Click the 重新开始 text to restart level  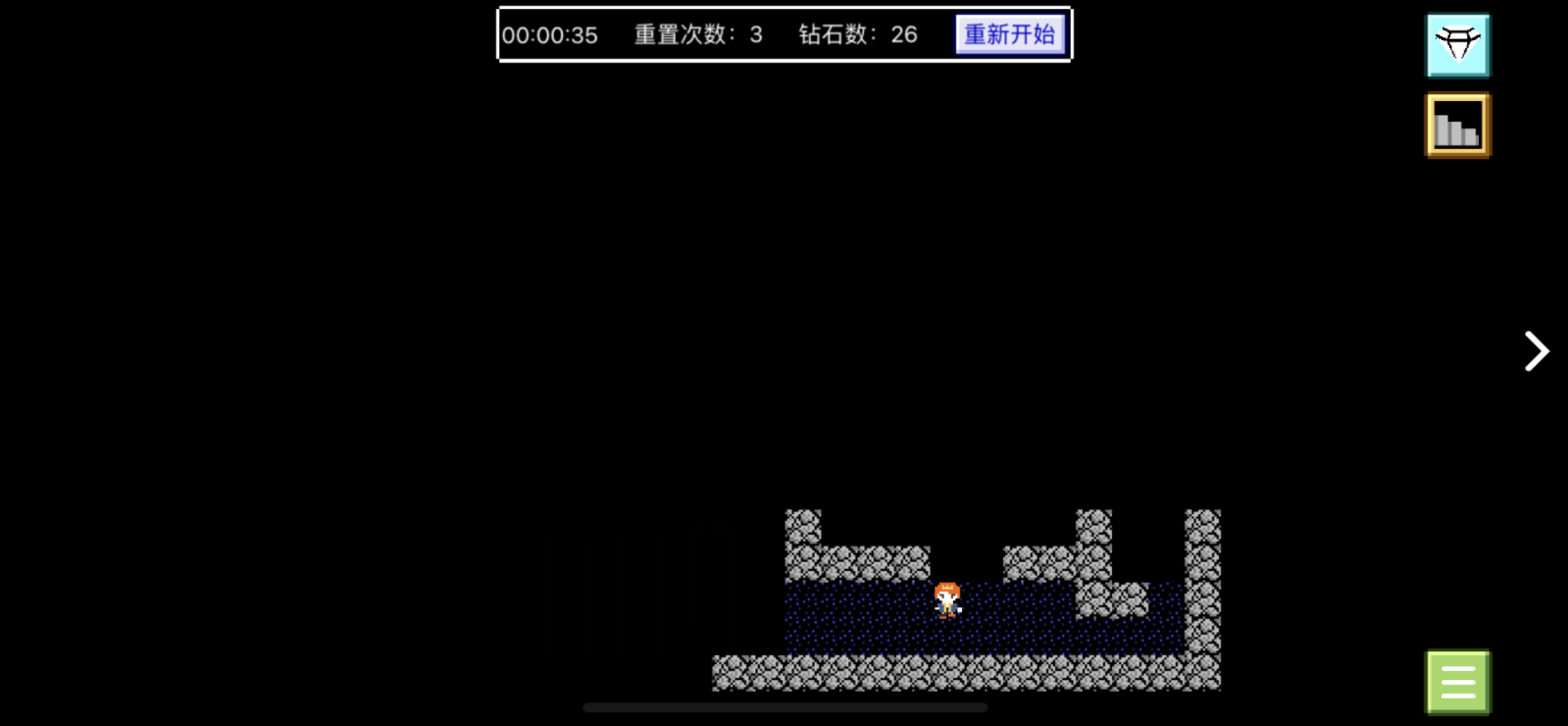[x=1009, y=33]
